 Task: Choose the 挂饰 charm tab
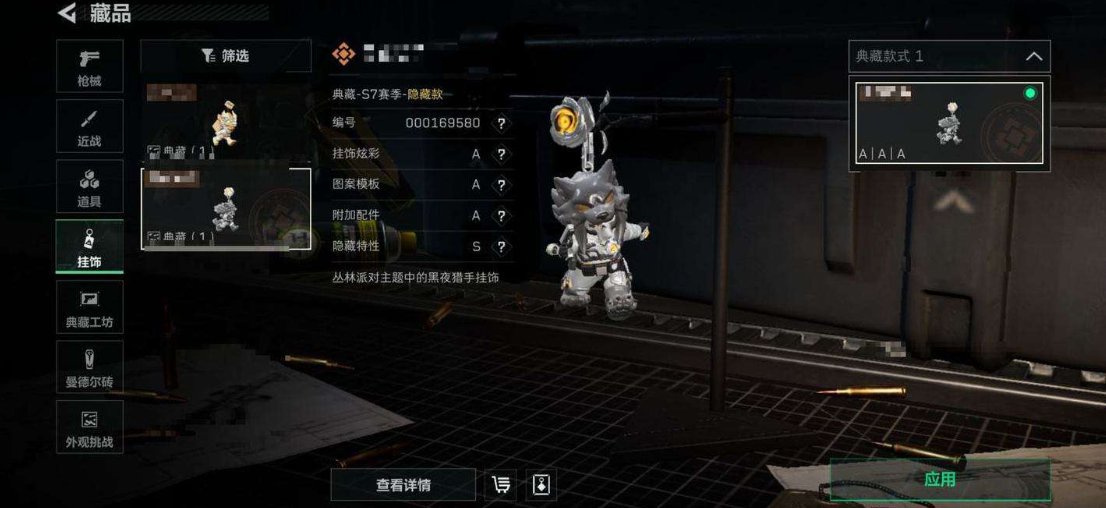click(x=89, y=247)
